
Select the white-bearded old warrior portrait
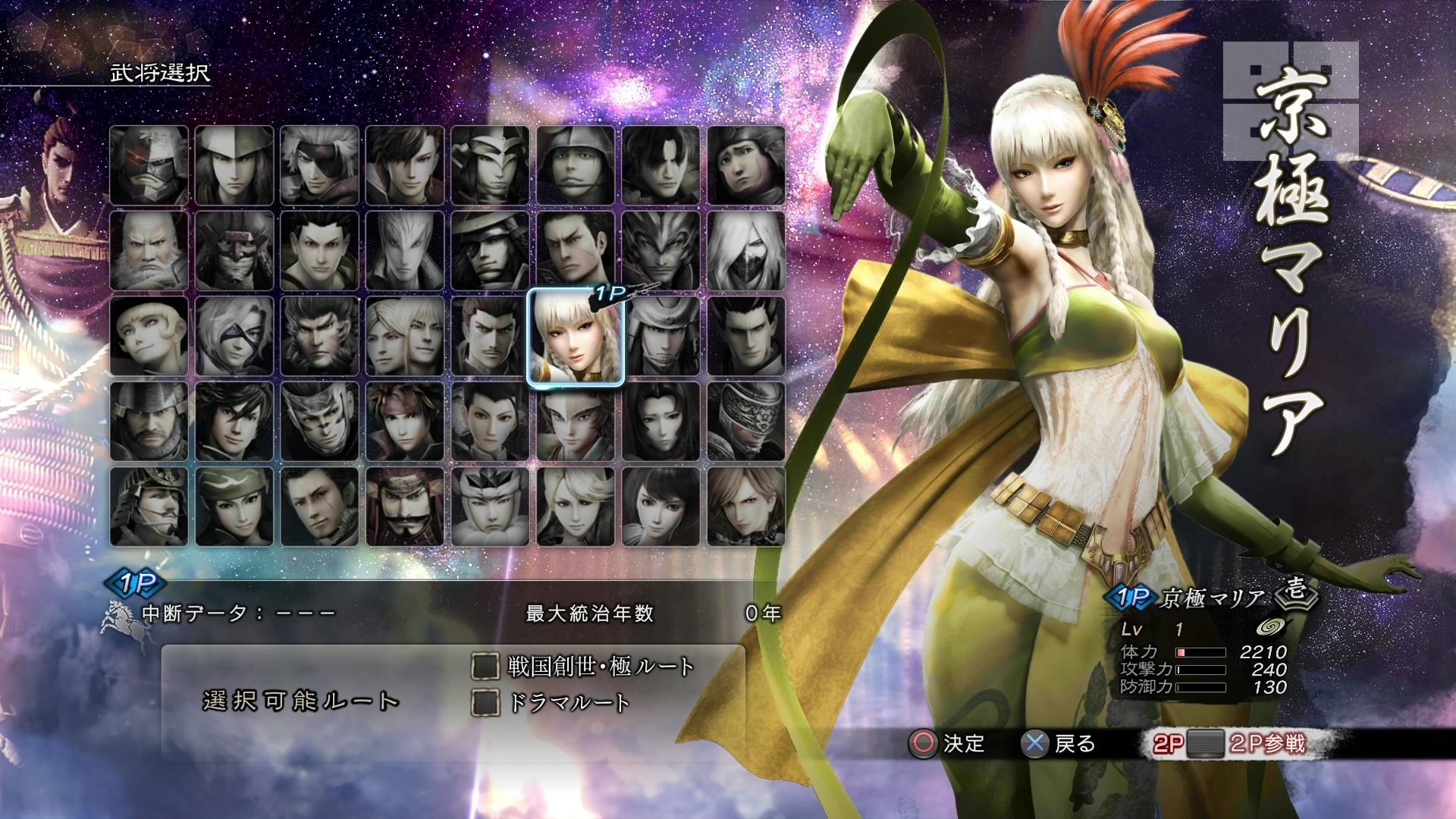[149, 251]
